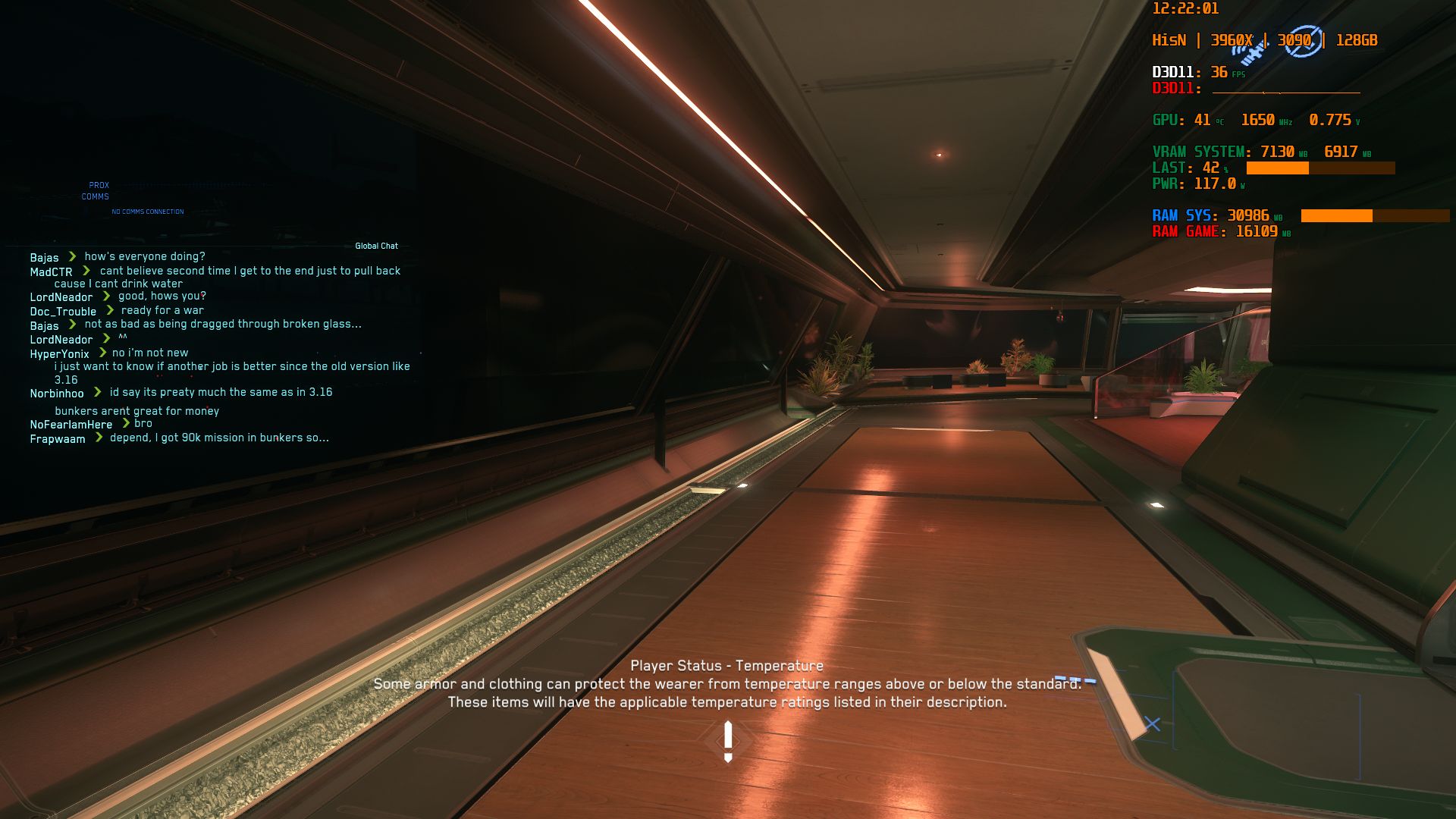Screen dimensions: 1456x819
Task: Toggle the PROX comms channel
Action: point(99,185)
